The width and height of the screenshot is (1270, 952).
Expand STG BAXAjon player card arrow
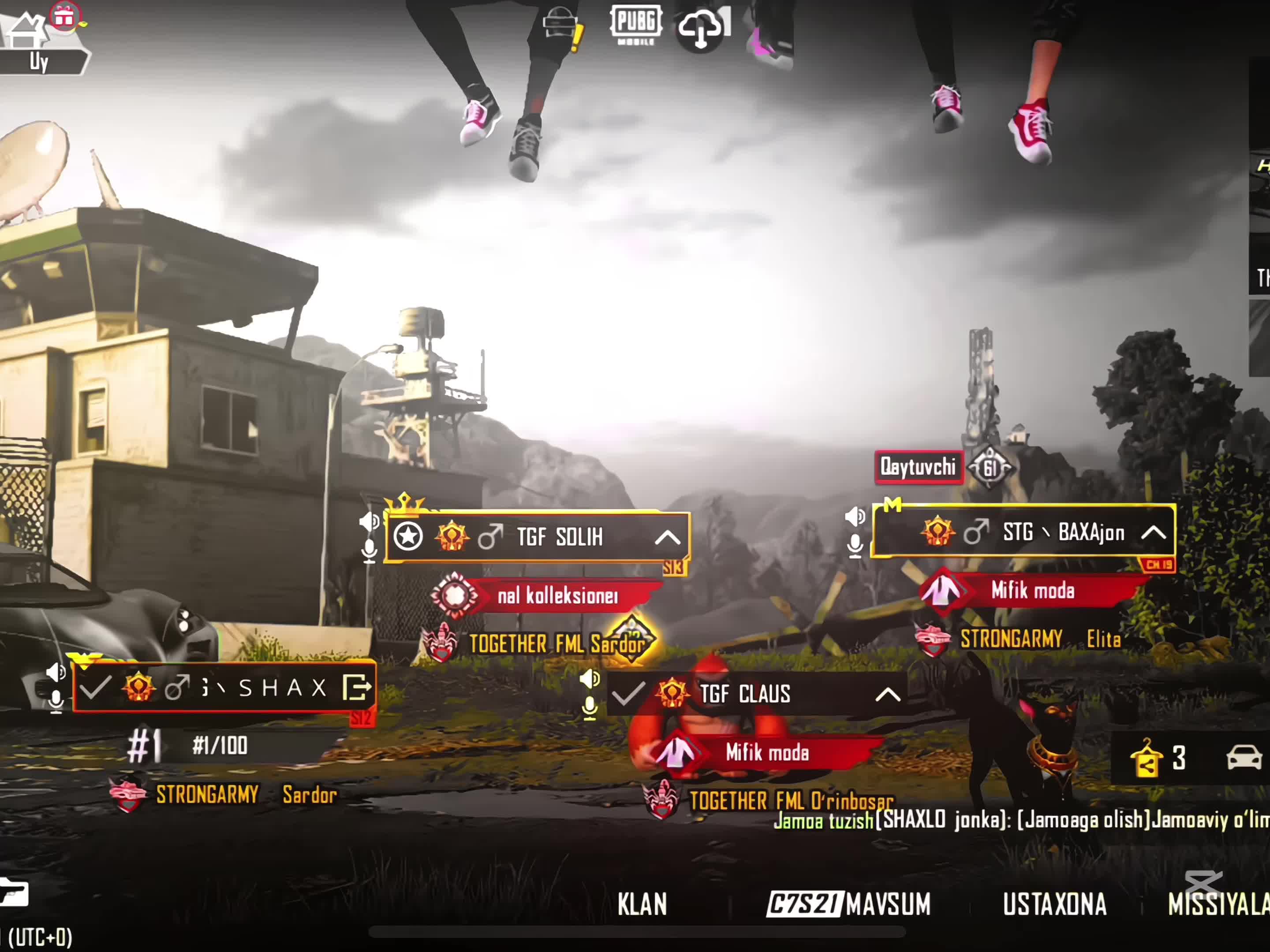(x=1154, y=533)
